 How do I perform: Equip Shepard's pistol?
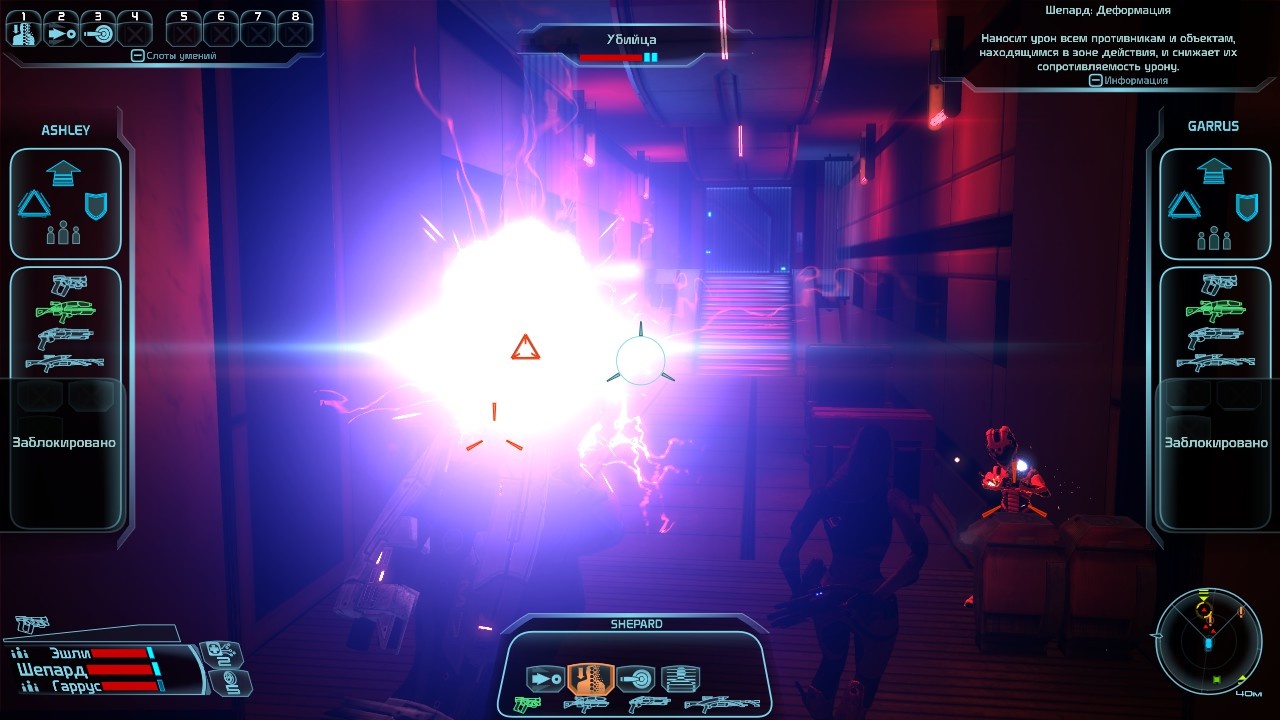[x=526, y=704]
